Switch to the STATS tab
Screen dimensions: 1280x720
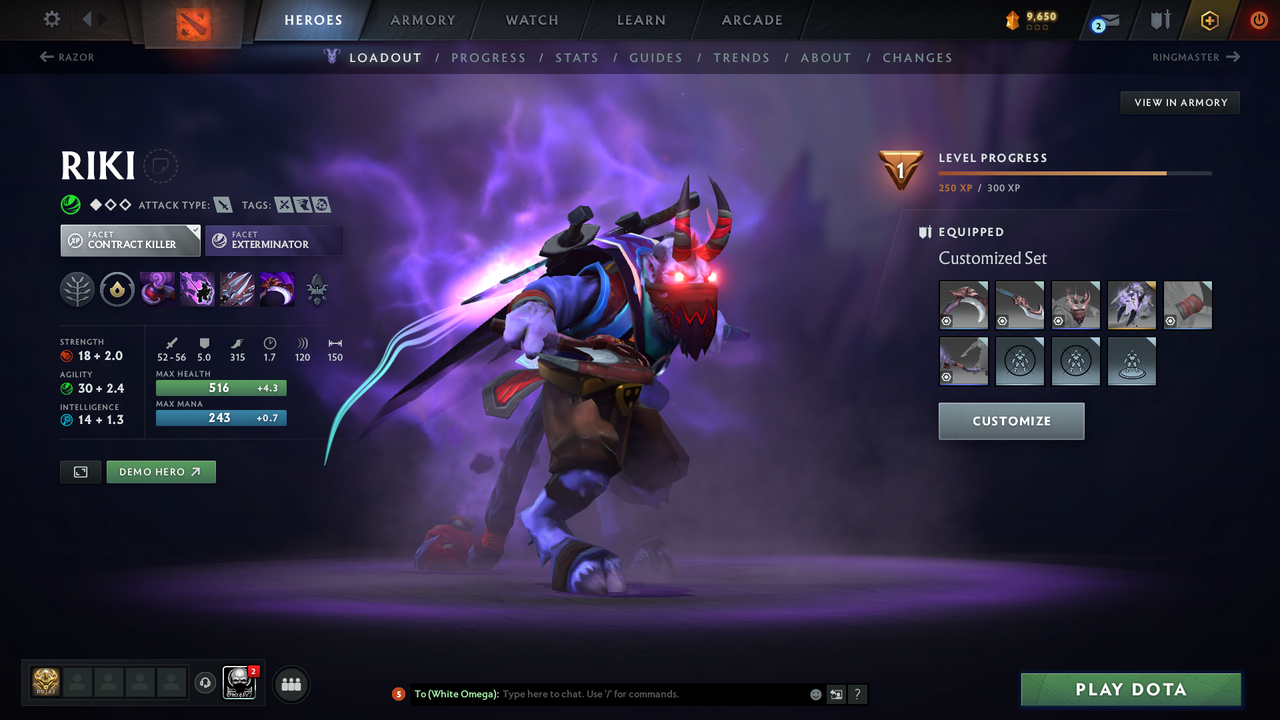(577, 57)
